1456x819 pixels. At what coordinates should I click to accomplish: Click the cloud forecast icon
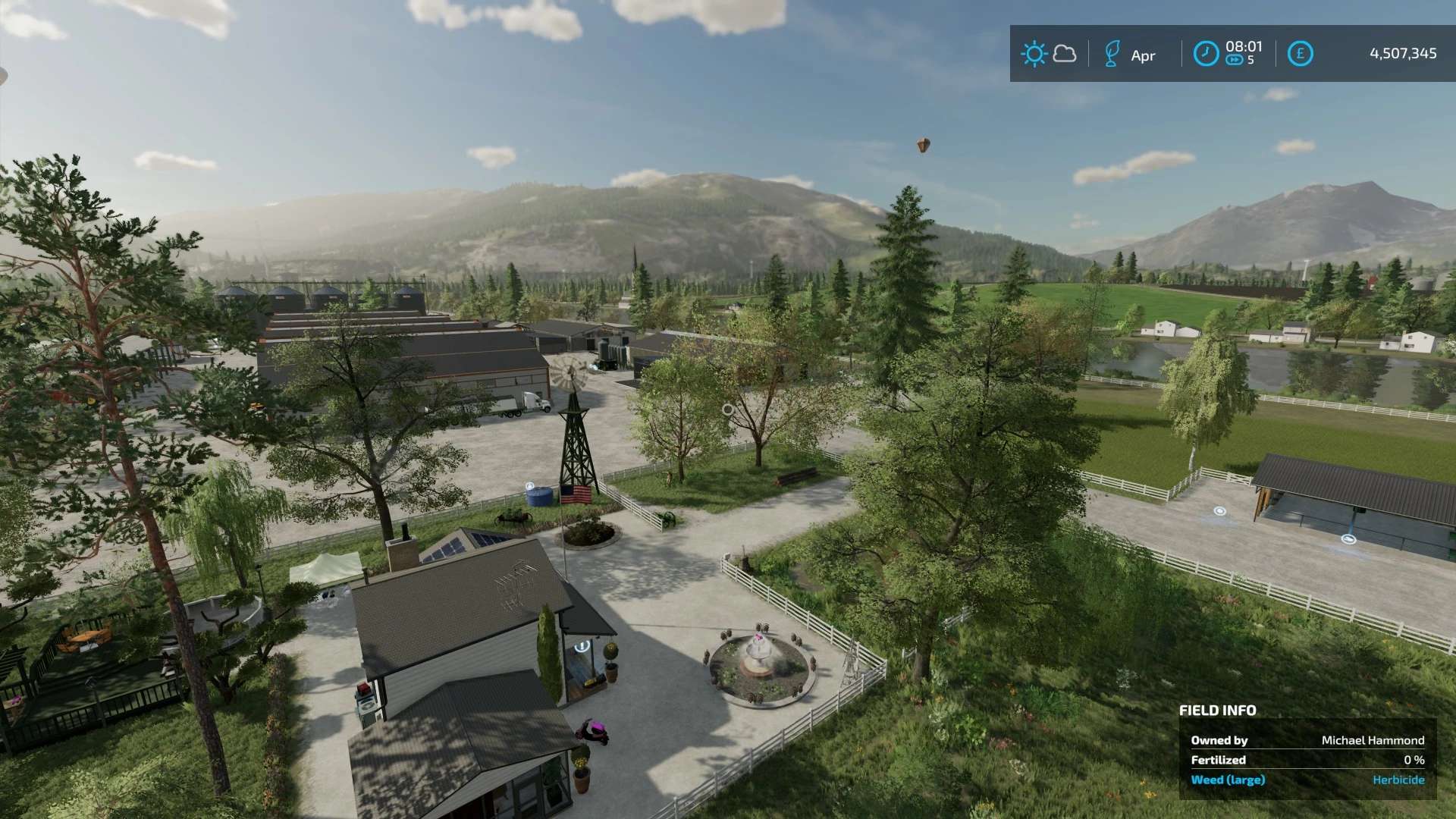click(1065, 54)
